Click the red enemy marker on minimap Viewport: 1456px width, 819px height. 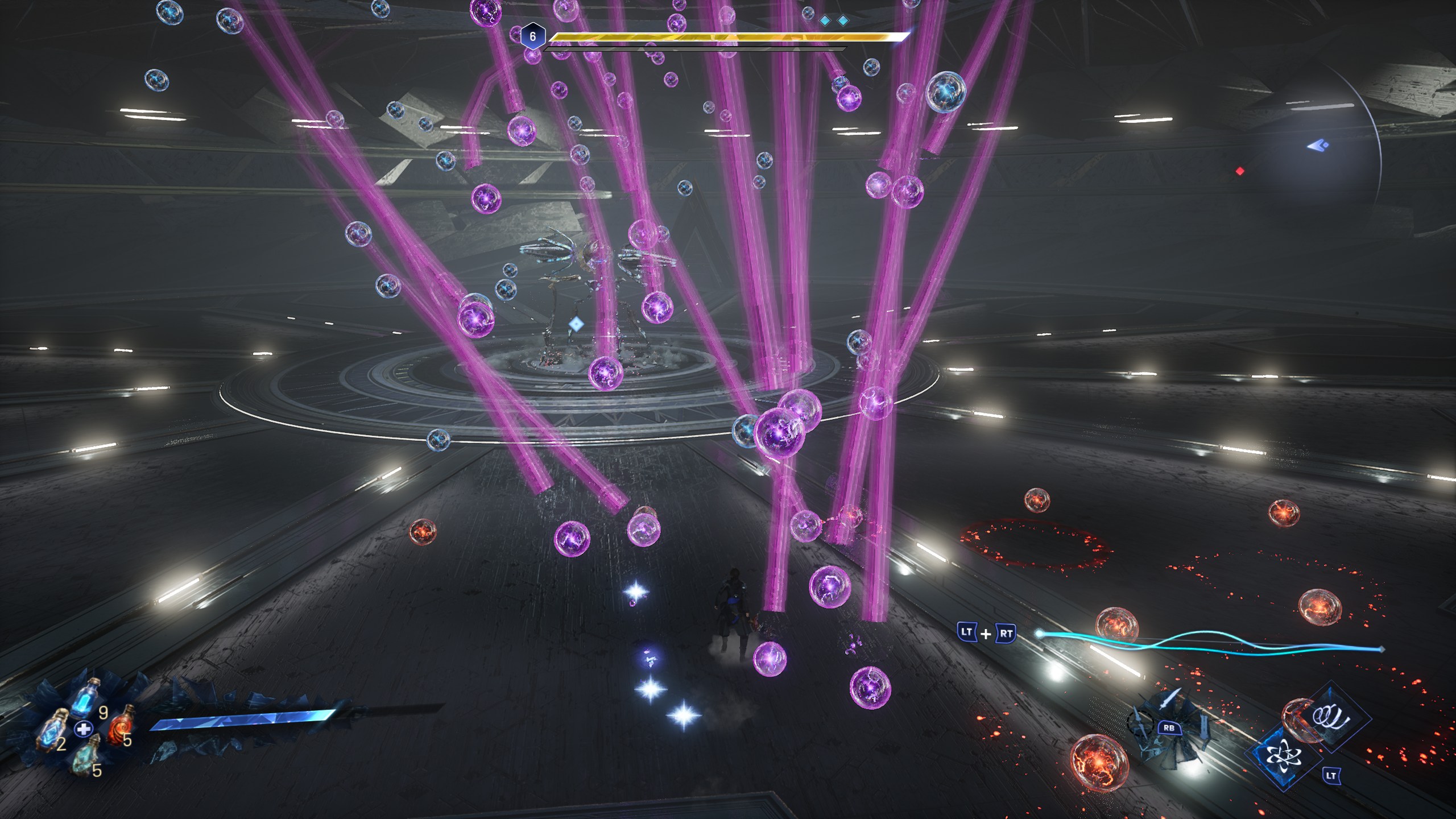coord(1240,171)
